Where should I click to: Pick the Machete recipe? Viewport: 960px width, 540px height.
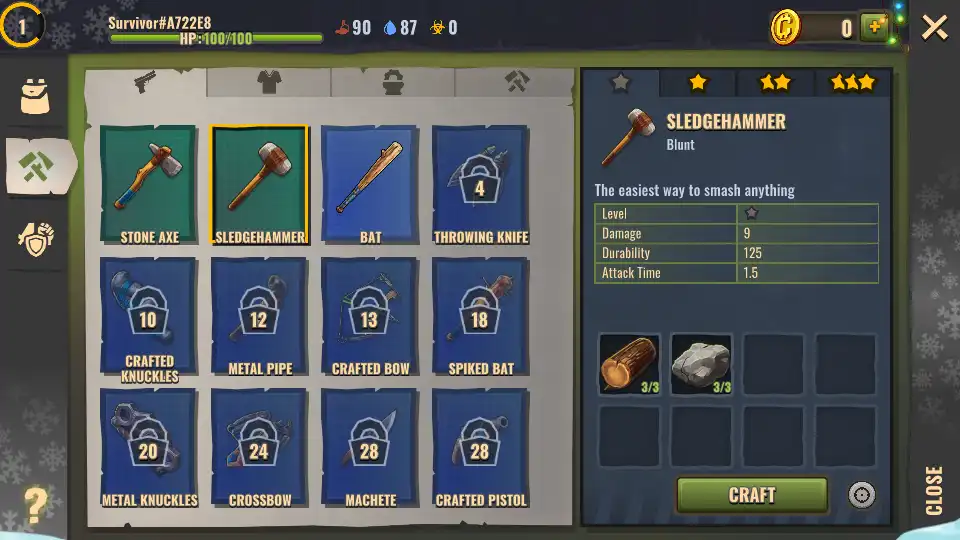pyautogui.click(x=370, y=450)
